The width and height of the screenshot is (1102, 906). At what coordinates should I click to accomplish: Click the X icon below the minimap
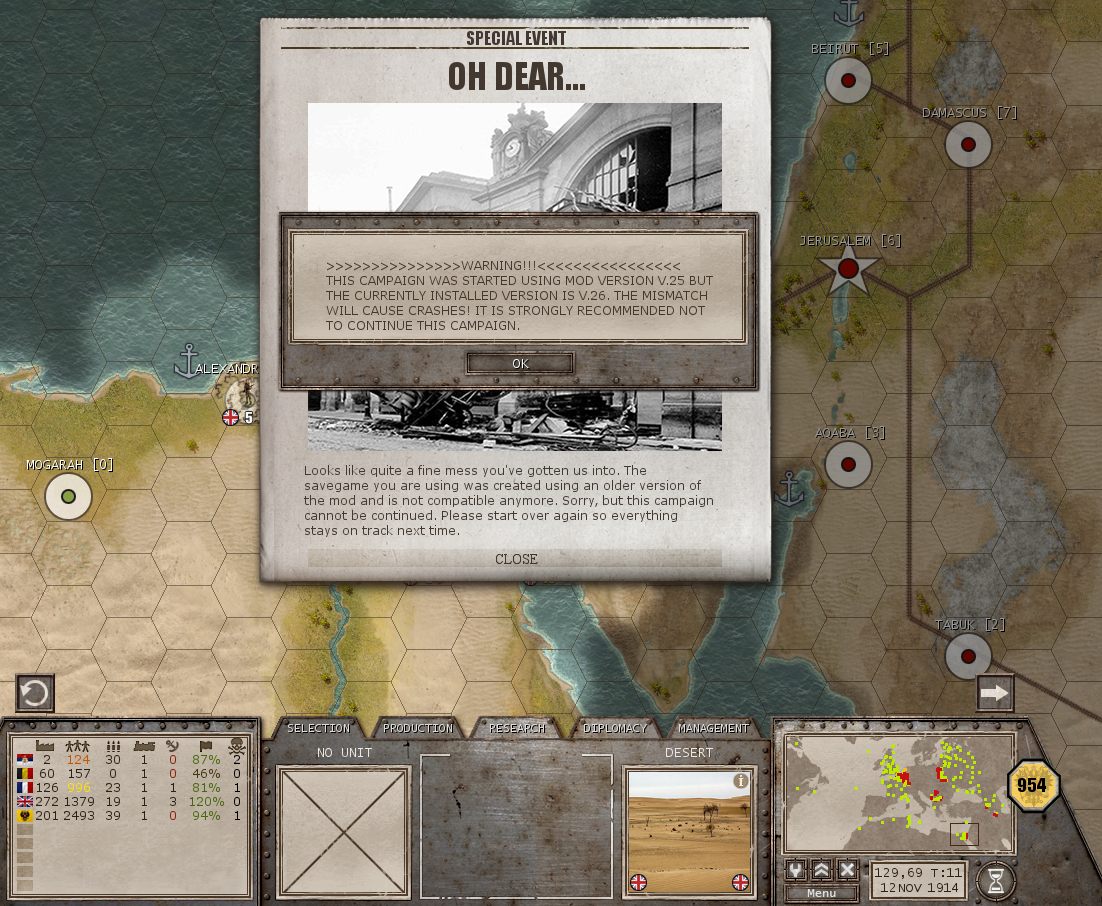click(x=847, y=869)
